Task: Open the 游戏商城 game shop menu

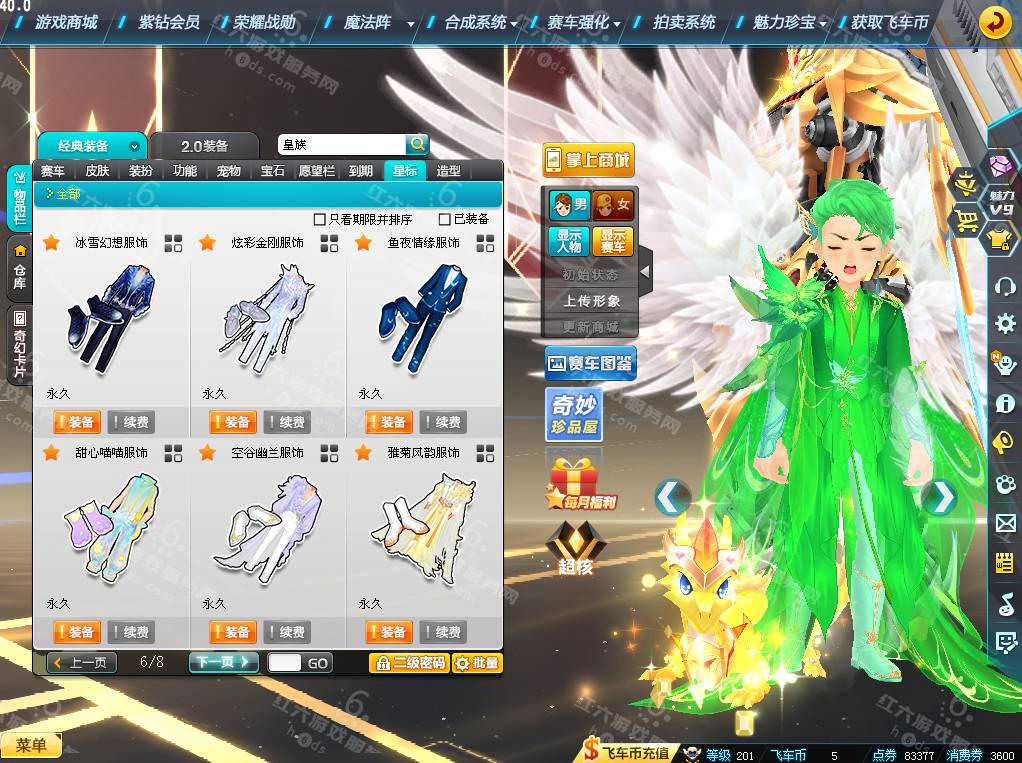Action: coord(66,21)
